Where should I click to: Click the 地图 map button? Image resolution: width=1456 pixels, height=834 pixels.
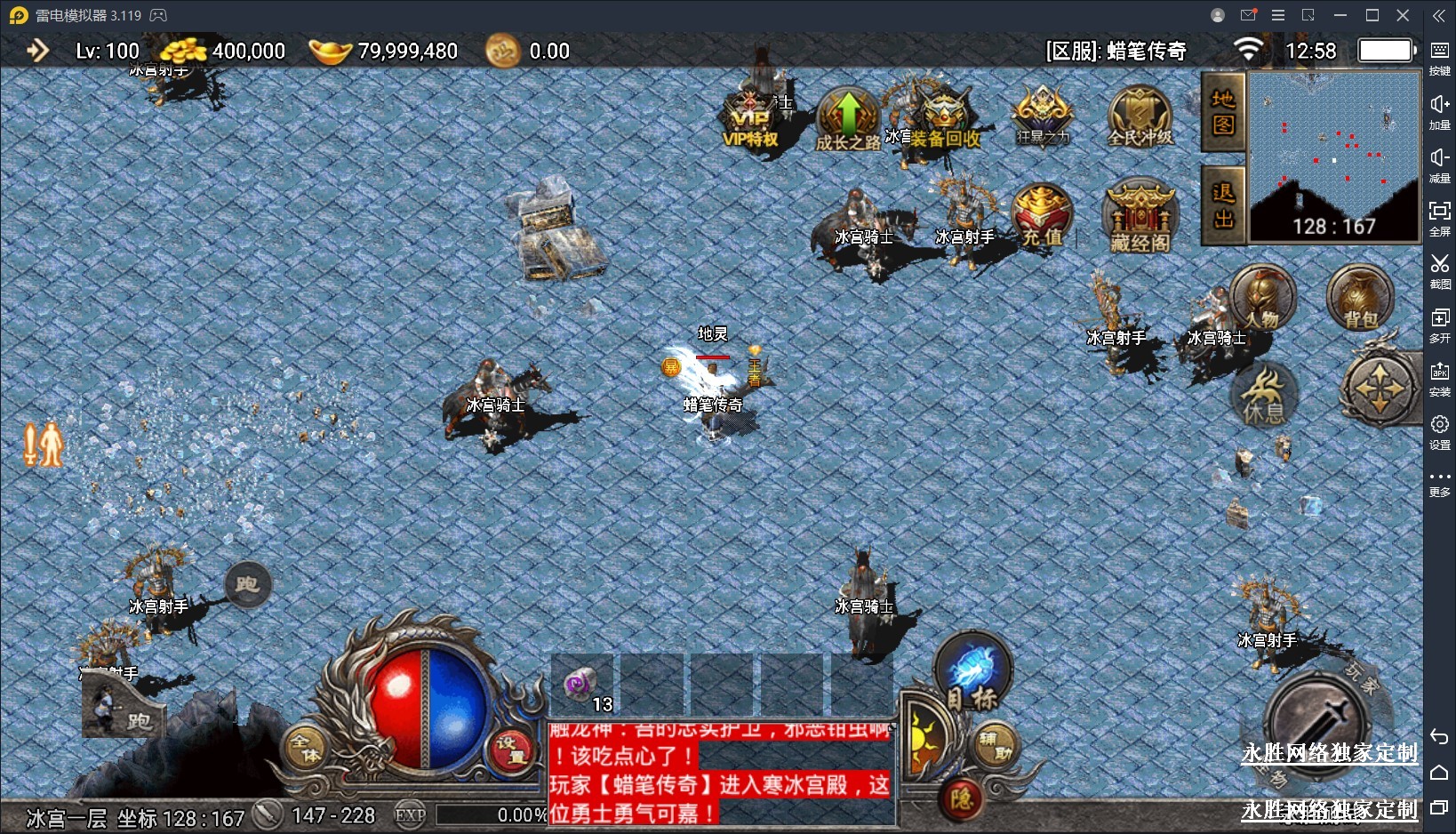click(x=1223, y=113)
